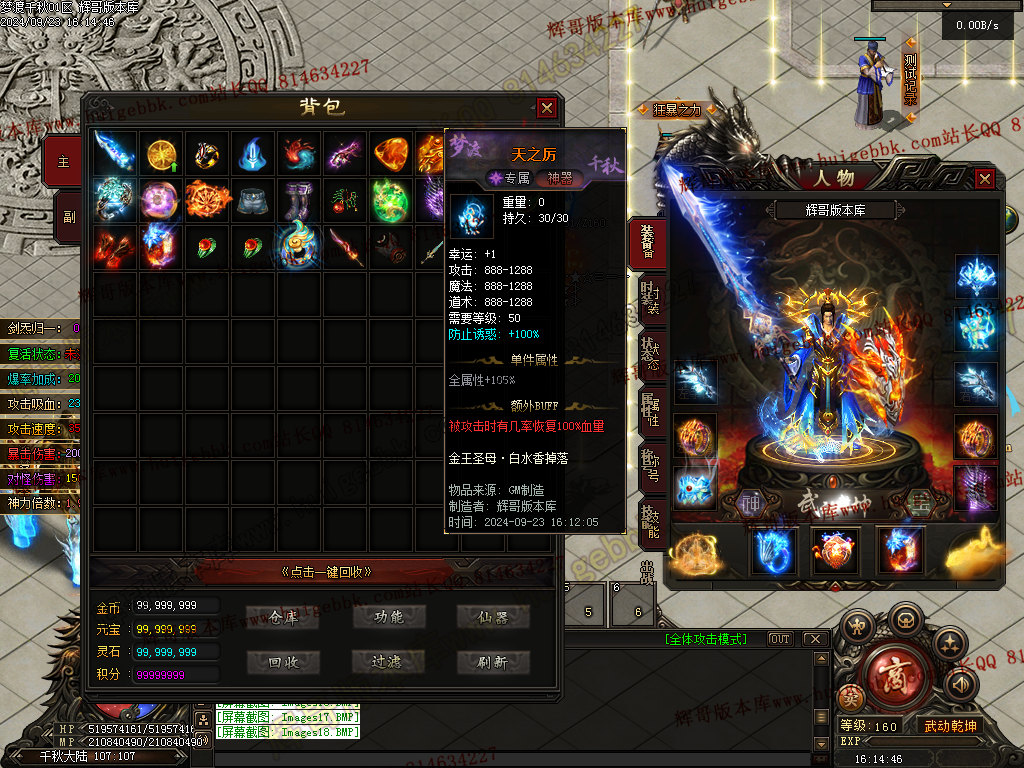Open the 状态 status tab

[x=649, y=353]
